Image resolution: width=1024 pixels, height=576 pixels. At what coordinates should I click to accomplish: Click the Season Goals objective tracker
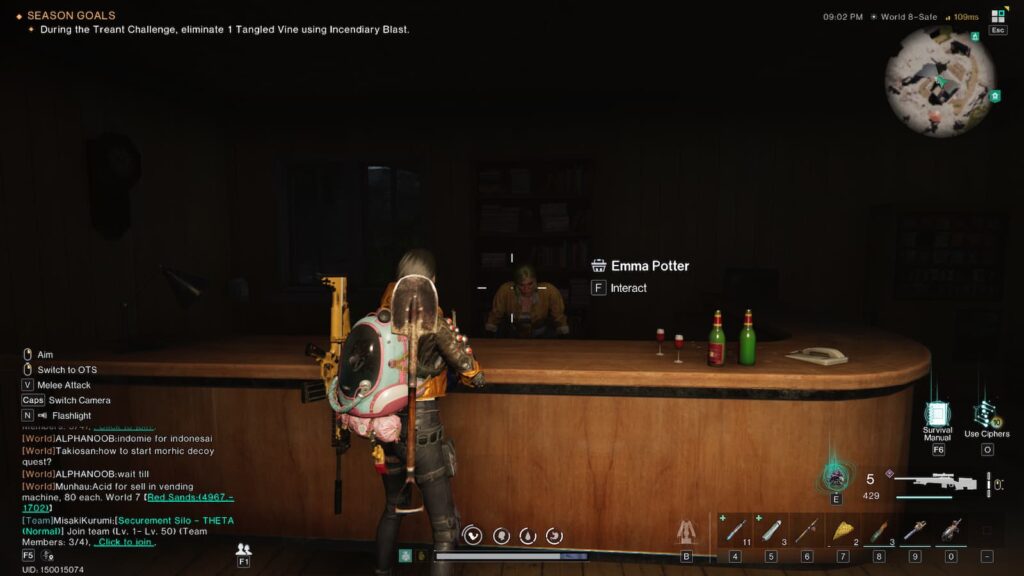[x=71, y=16]
